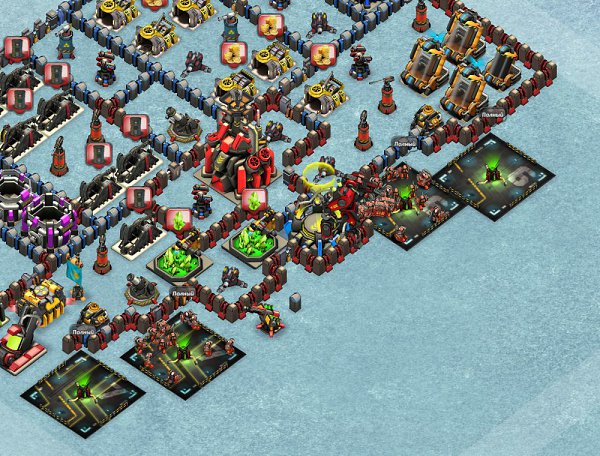
Task: Collect the crystal bubble beside the red headquarters
Action: click(x=254, y=201)
